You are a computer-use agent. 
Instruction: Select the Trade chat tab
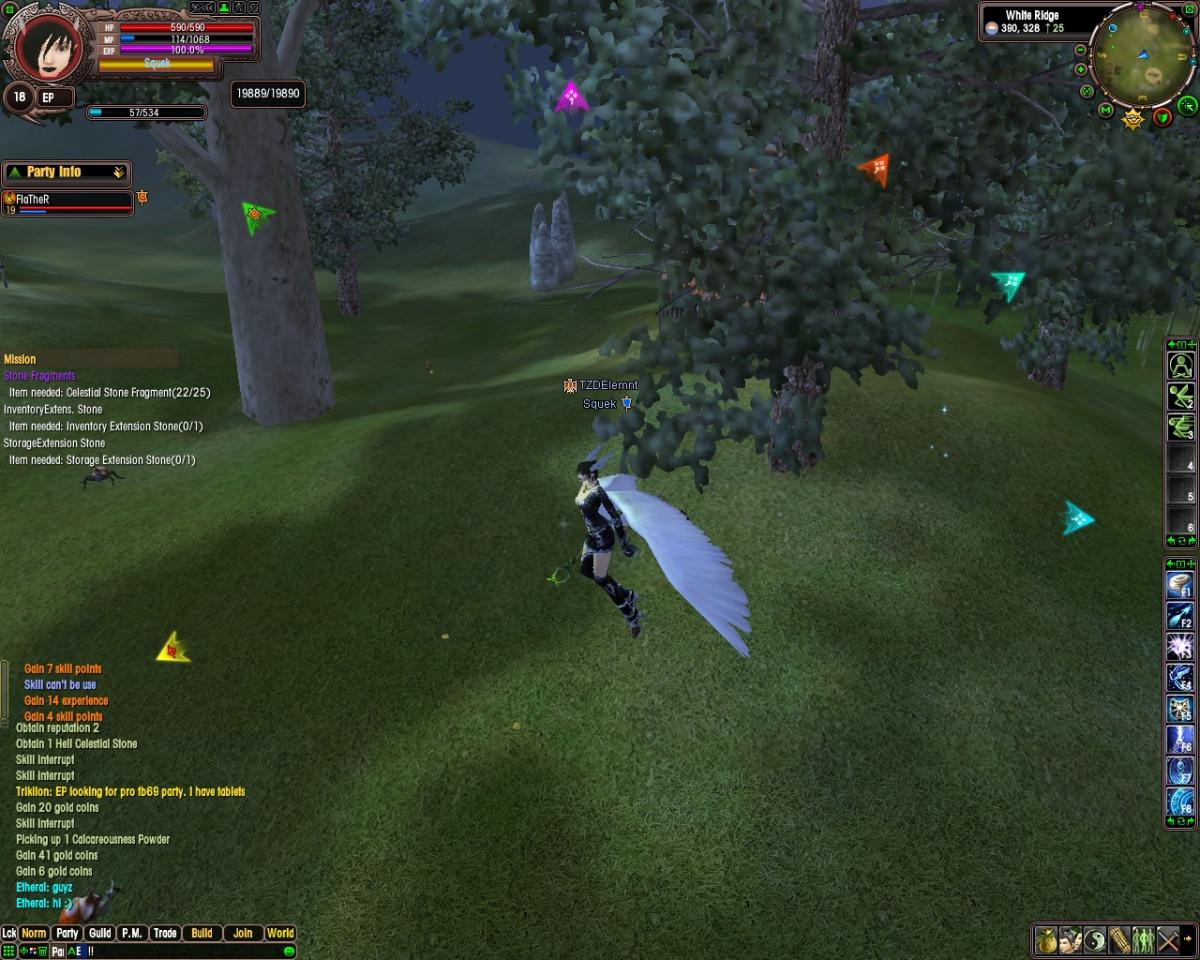(x=165, y=933)
